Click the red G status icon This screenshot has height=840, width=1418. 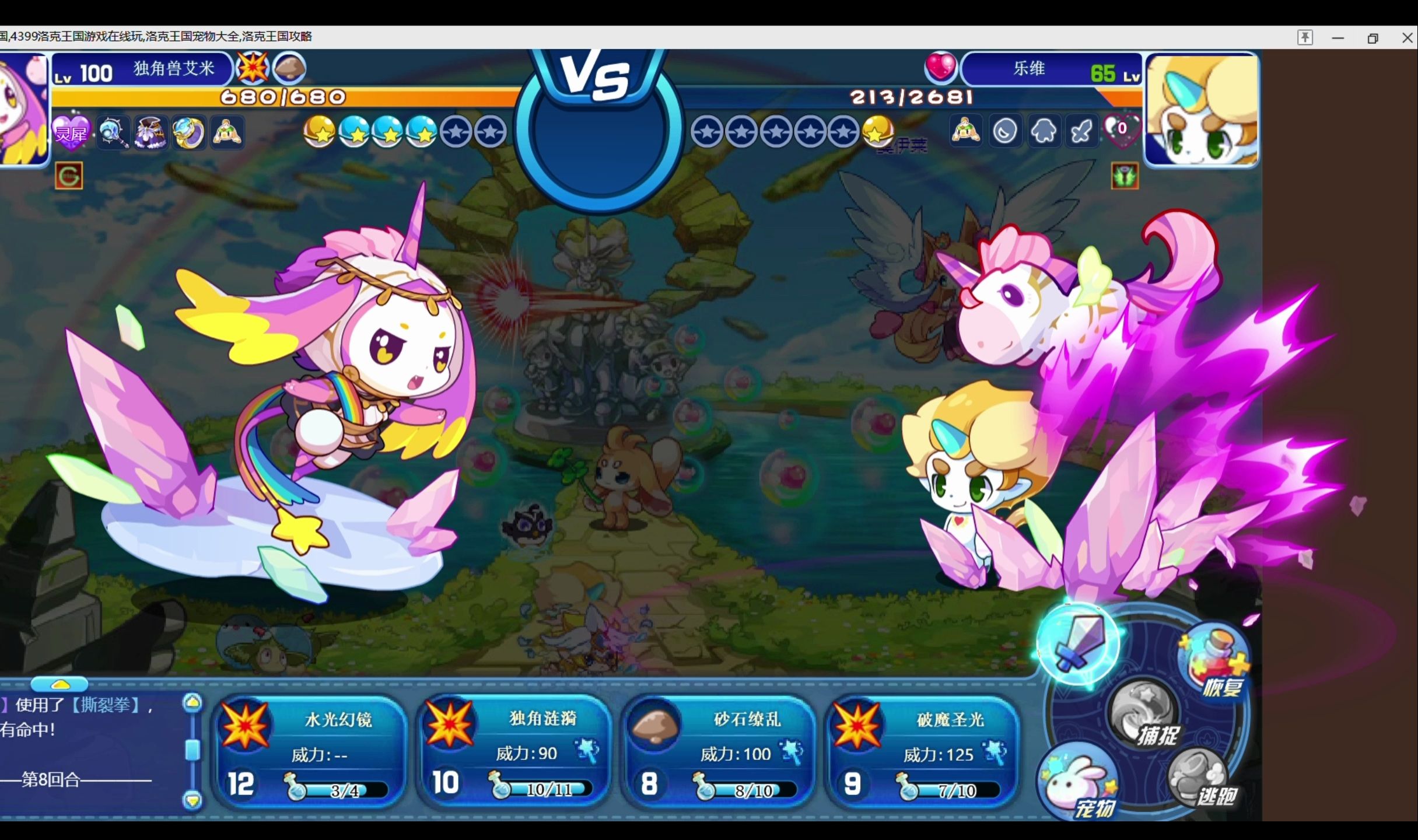pyautogui.click(x=69, y=176)
